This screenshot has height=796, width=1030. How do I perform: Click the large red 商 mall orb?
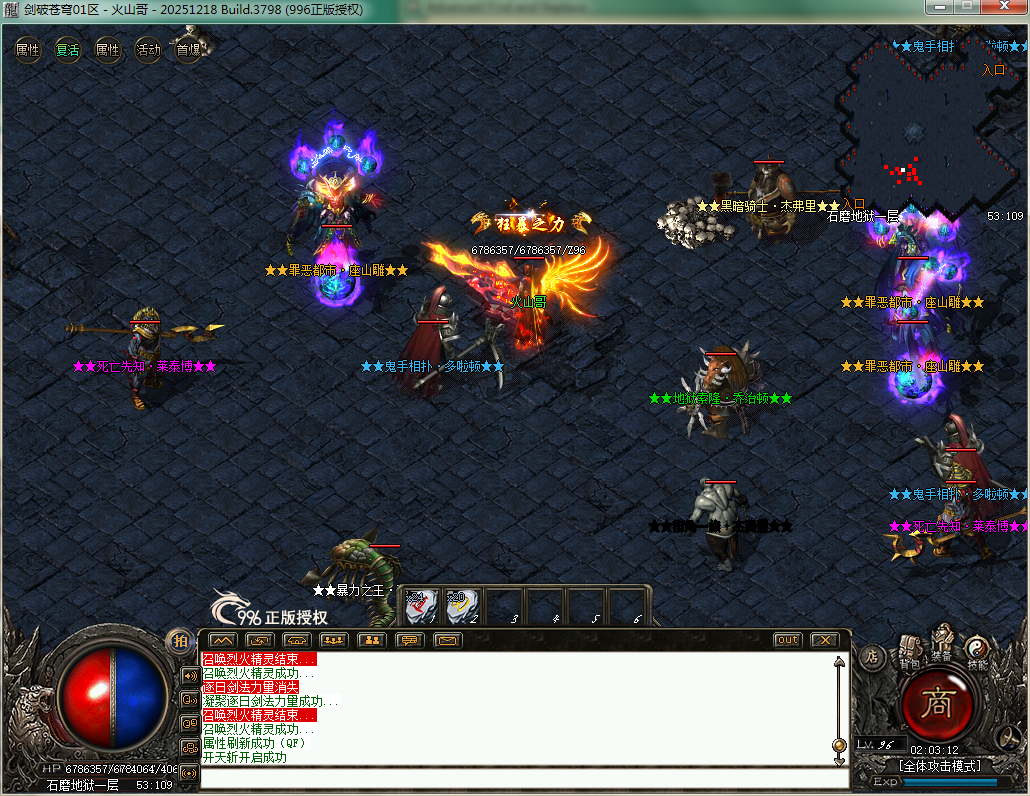coord(939,704)
